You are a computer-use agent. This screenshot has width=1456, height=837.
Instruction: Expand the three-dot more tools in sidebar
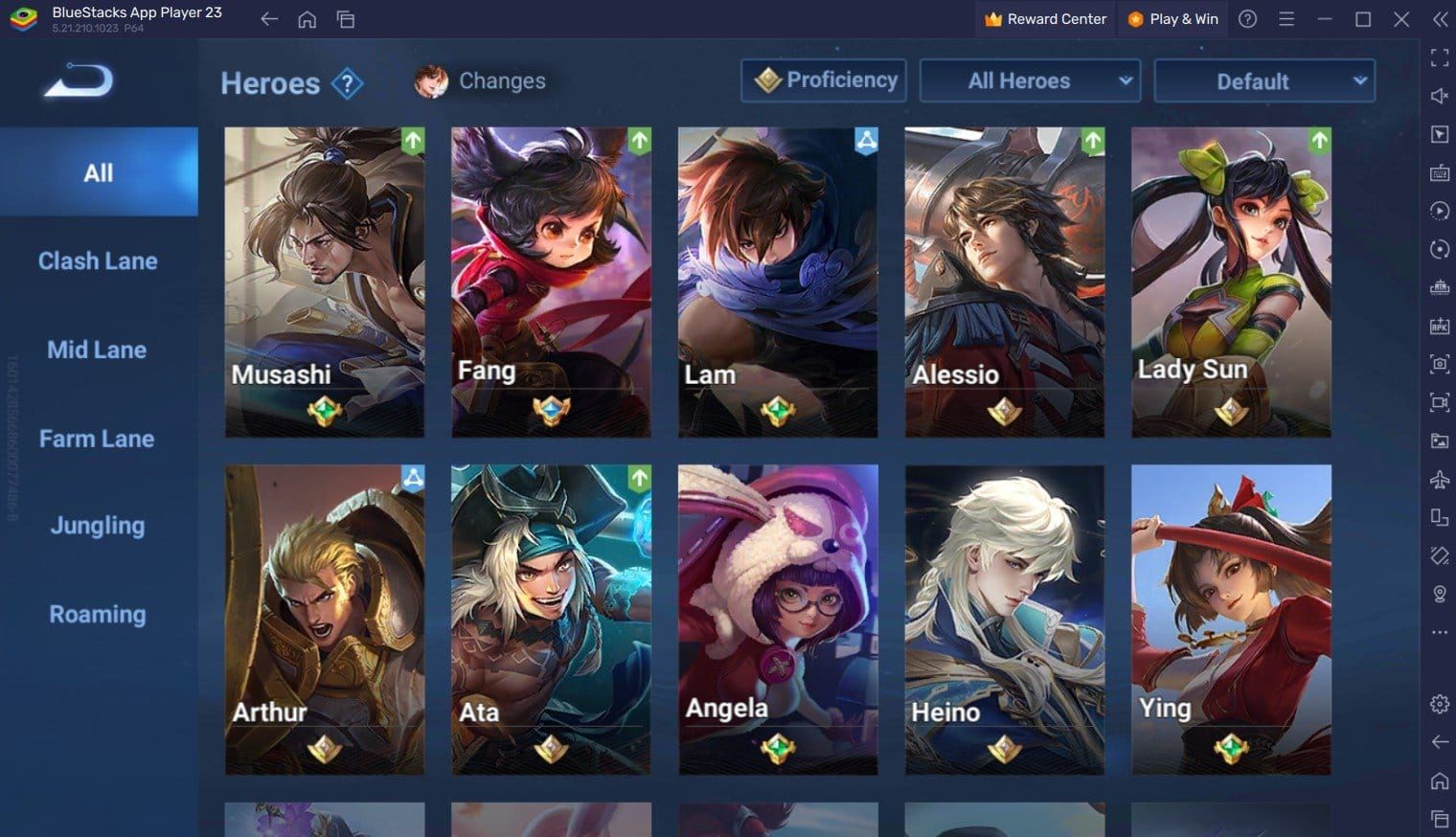(x=1439, y=632)
